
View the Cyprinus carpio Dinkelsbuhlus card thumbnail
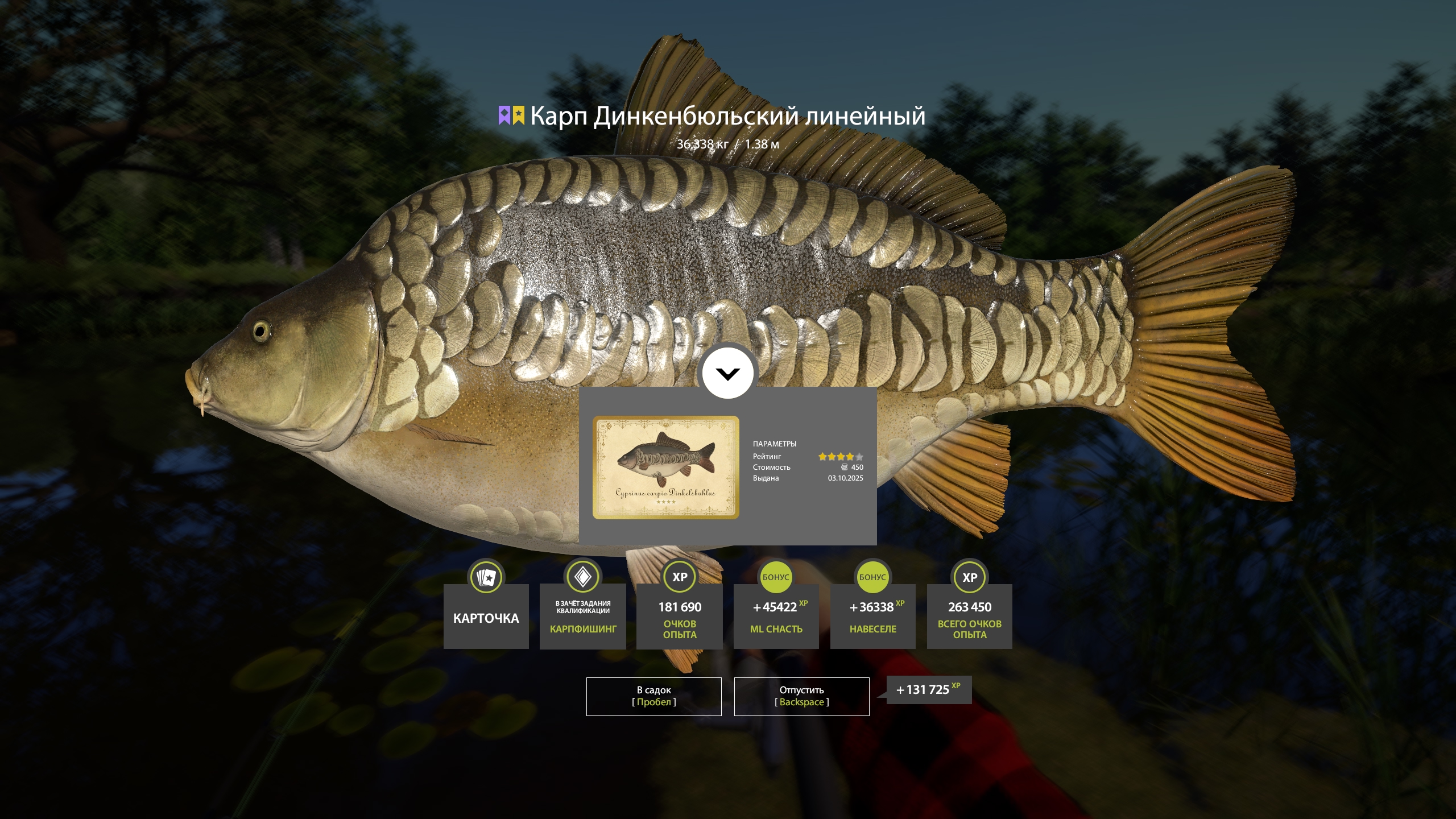(x=666, y=467)
